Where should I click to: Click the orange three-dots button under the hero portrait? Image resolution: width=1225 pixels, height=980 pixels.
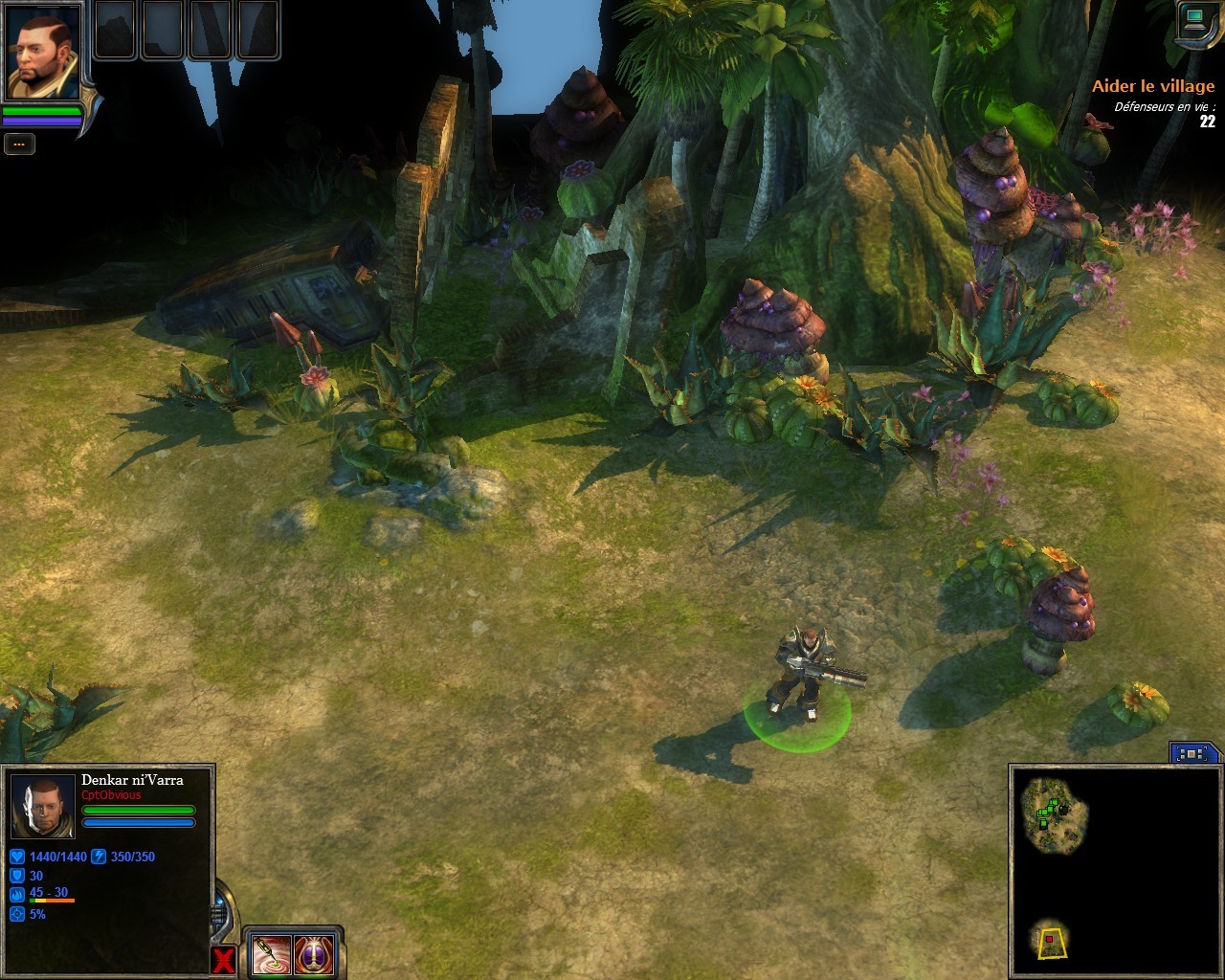tap(19, 144)
